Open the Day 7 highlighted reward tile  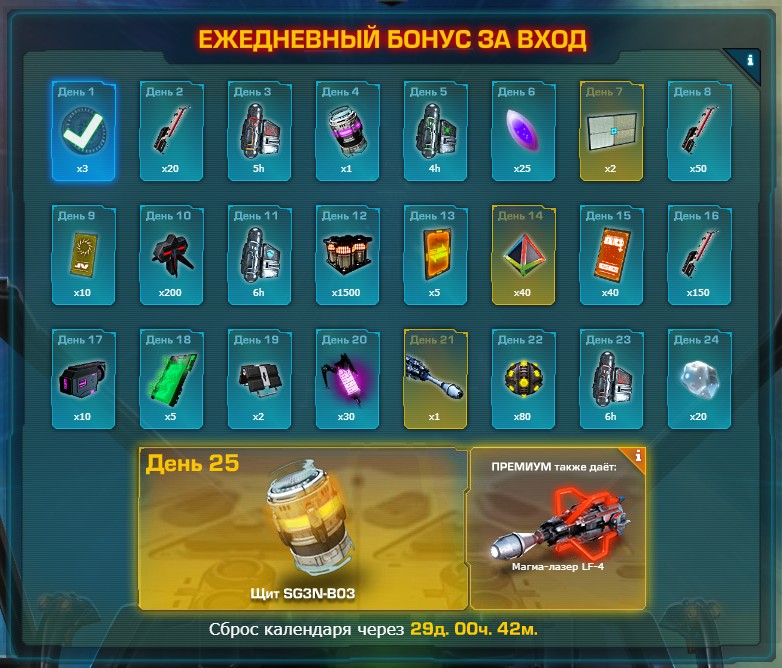pos(611,131)
